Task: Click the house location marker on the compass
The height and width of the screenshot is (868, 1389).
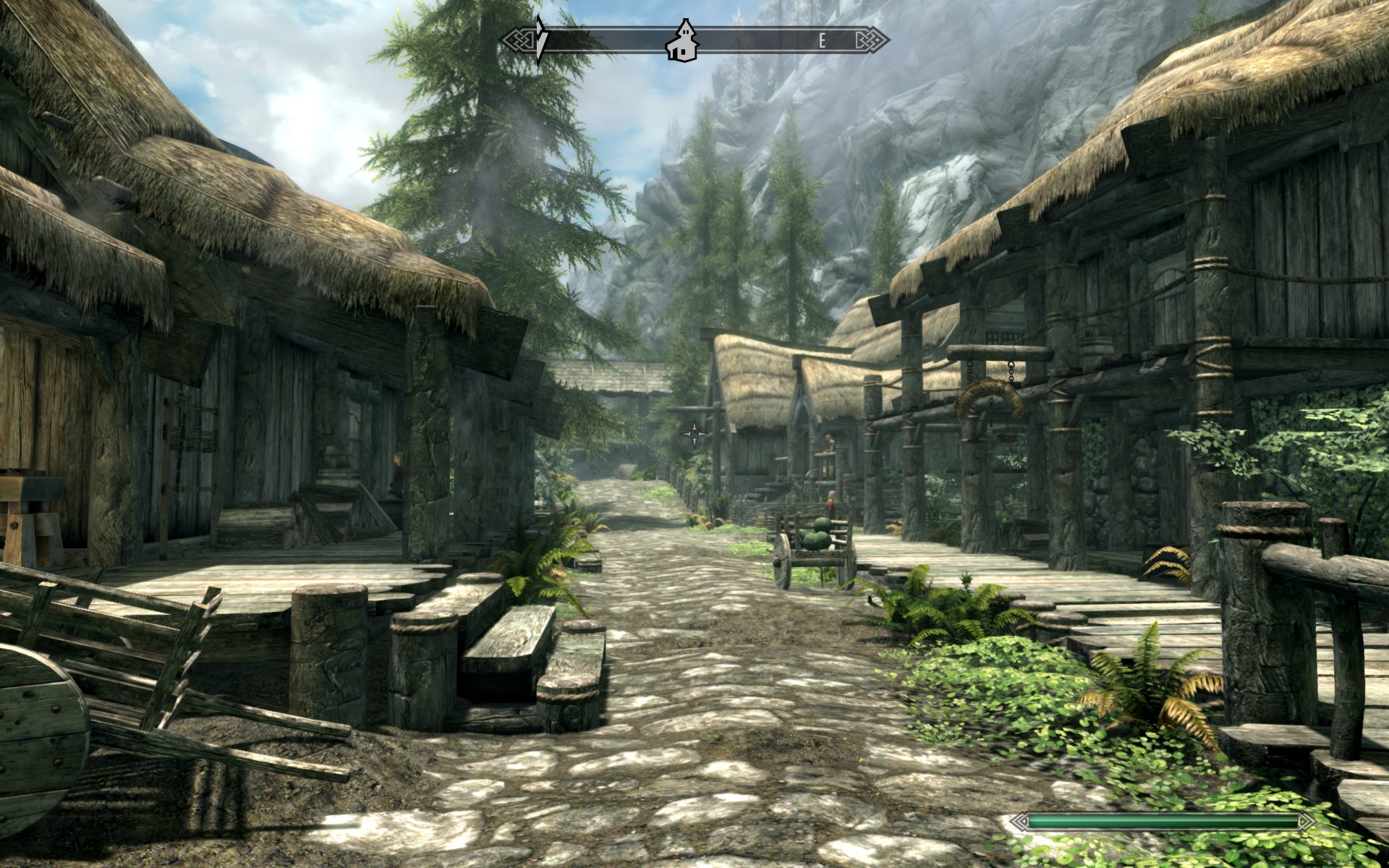Action: [681, 40]
